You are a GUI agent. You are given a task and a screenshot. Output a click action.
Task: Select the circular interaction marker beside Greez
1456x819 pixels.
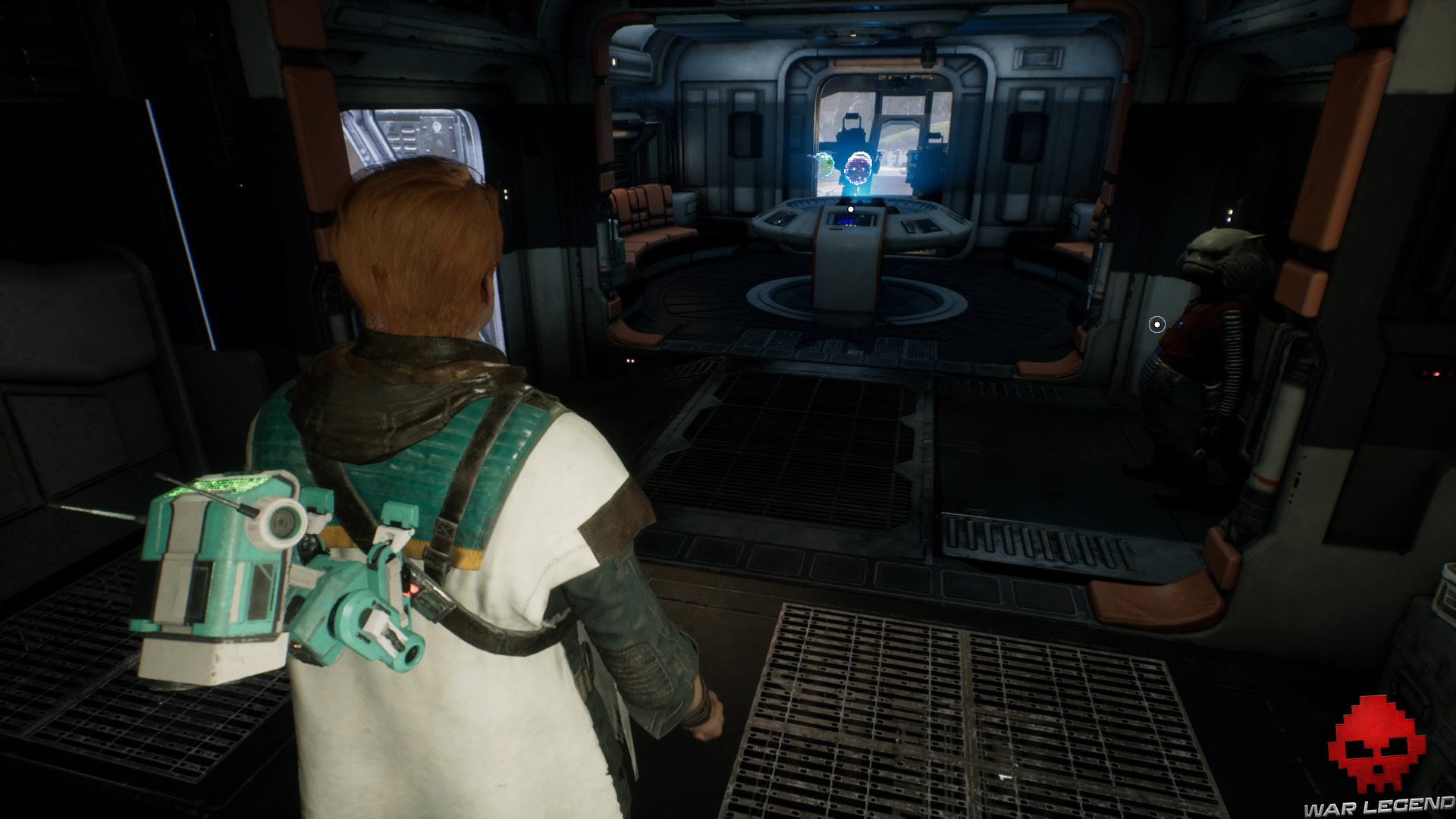1156,325
